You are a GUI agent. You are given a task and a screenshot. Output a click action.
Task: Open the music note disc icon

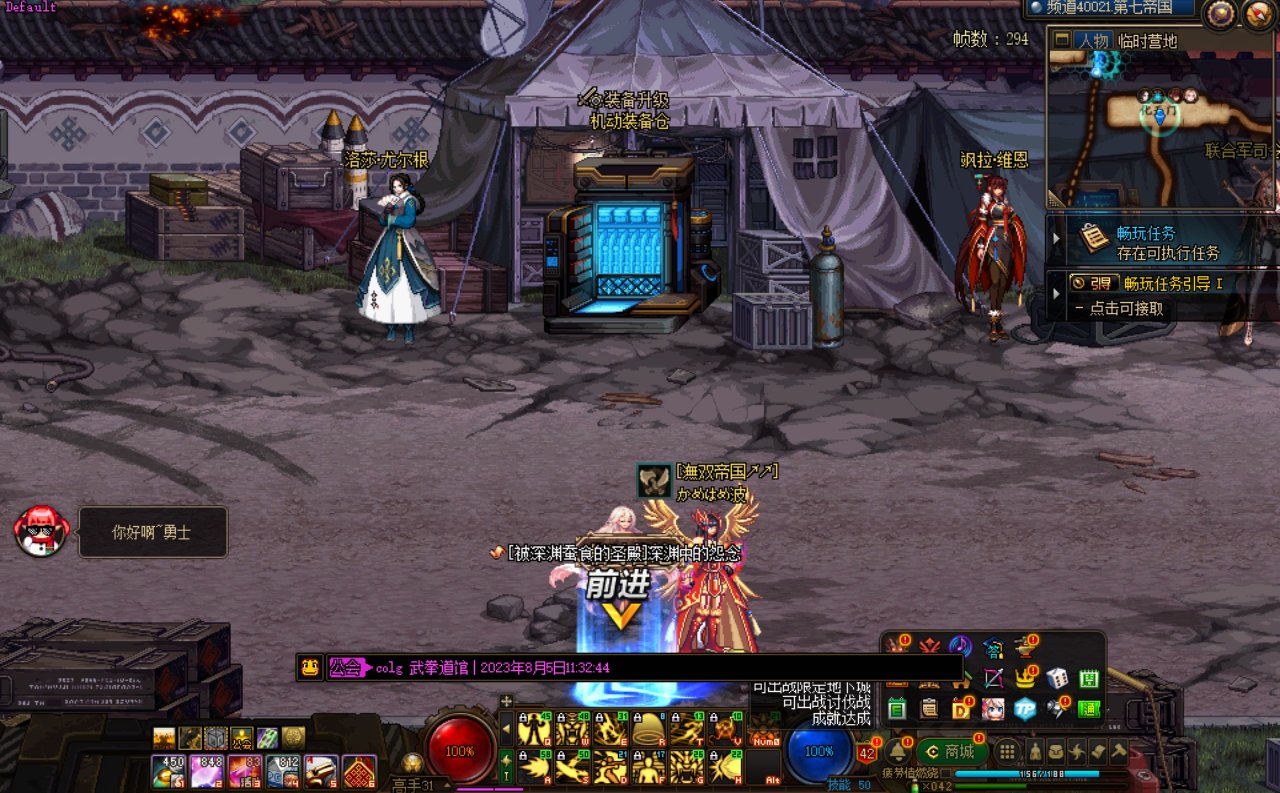coord(960,646)
